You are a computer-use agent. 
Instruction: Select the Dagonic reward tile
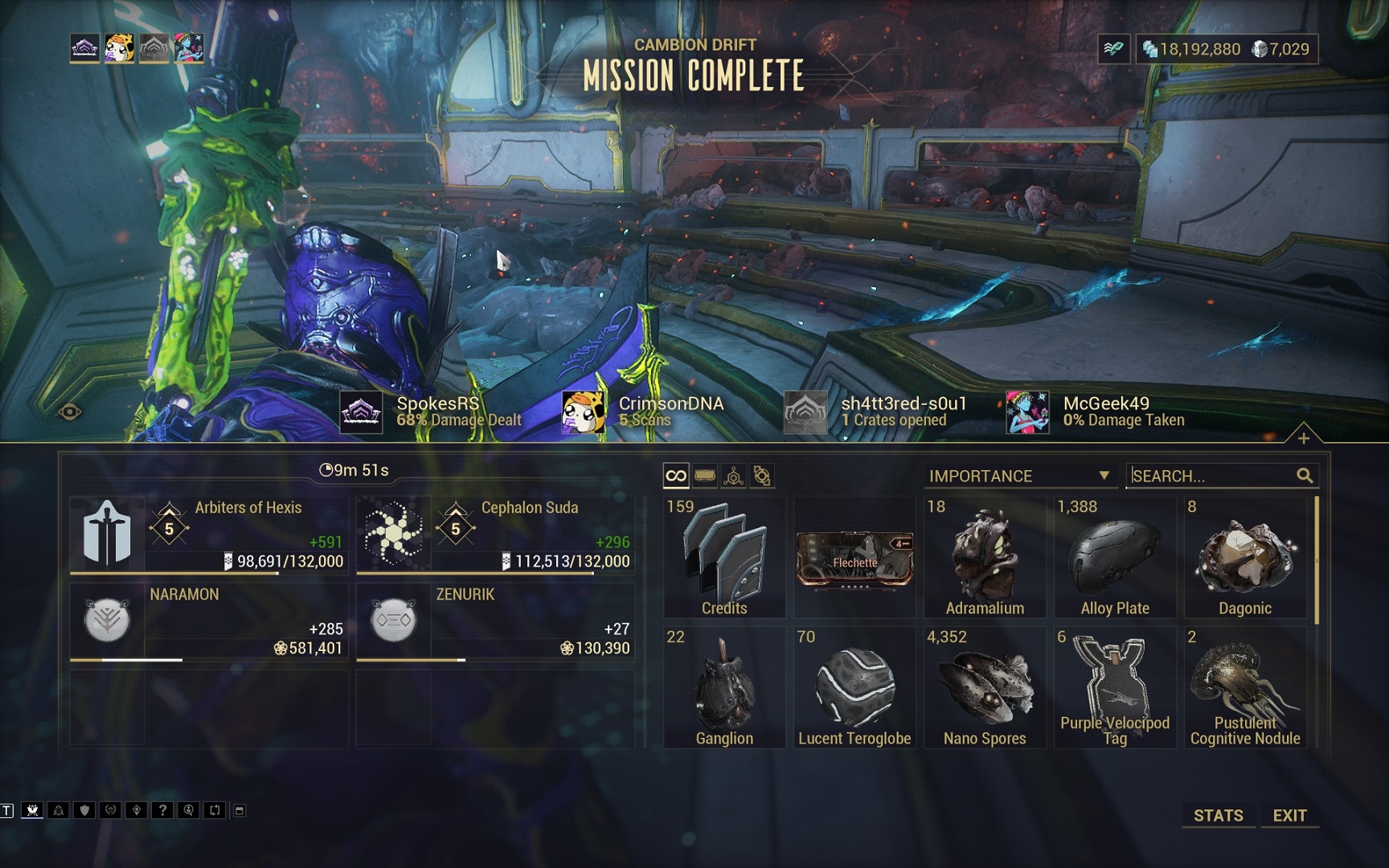pos(1245,557)
